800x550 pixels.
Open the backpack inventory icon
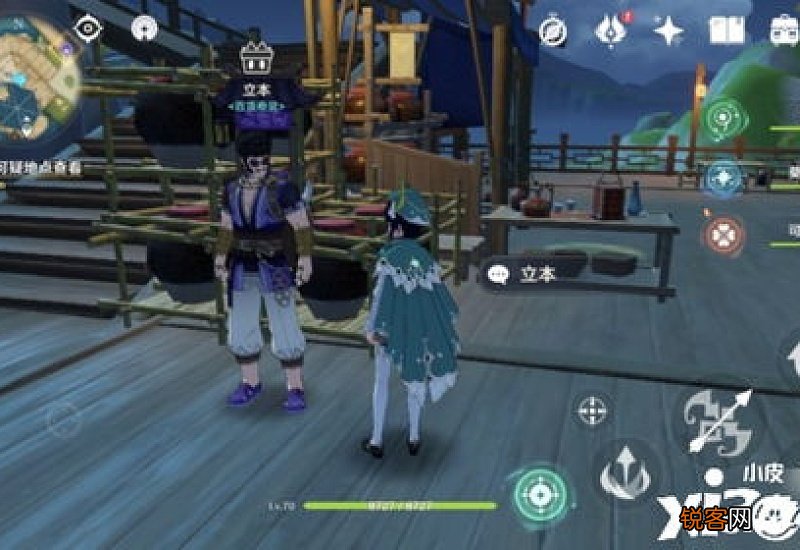tap(784, 30)
